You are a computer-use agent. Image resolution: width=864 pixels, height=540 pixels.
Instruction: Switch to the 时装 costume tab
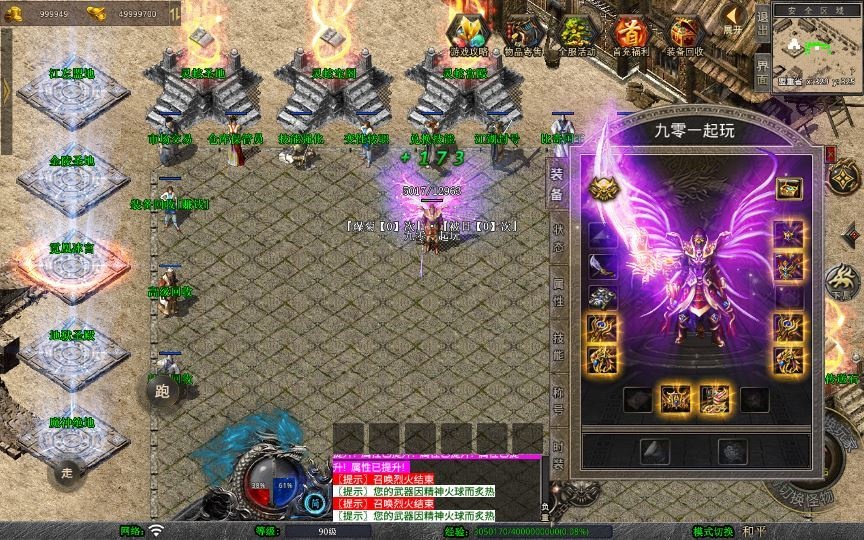[x=558, y=455]
